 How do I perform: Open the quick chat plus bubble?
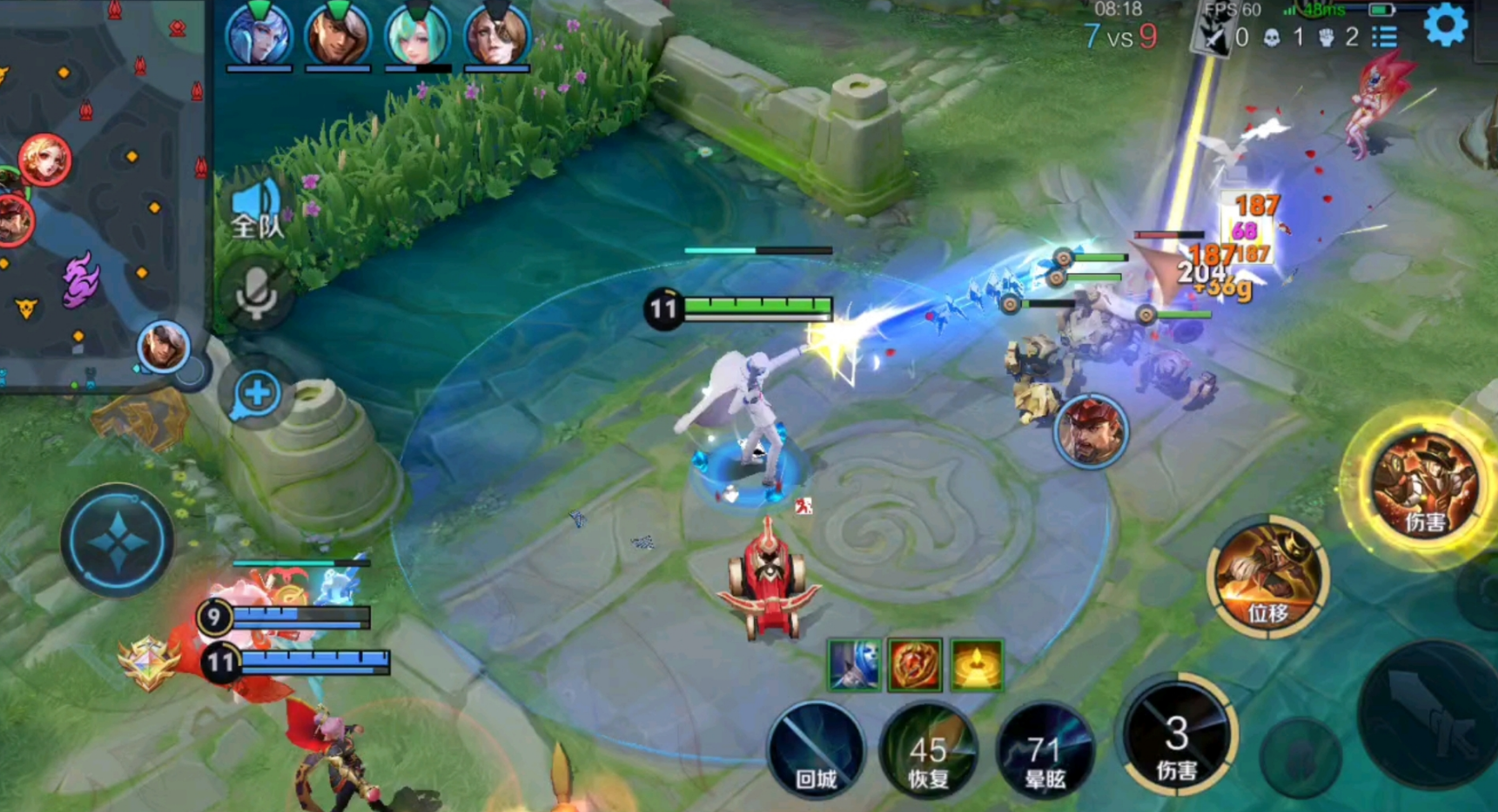256,393
